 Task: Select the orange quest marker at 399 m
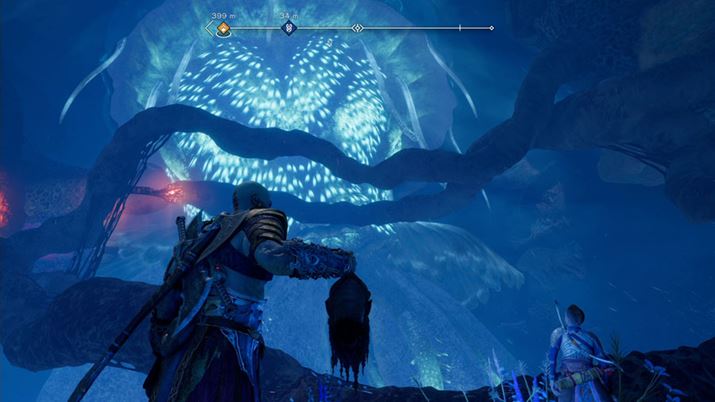pos(223,28)
